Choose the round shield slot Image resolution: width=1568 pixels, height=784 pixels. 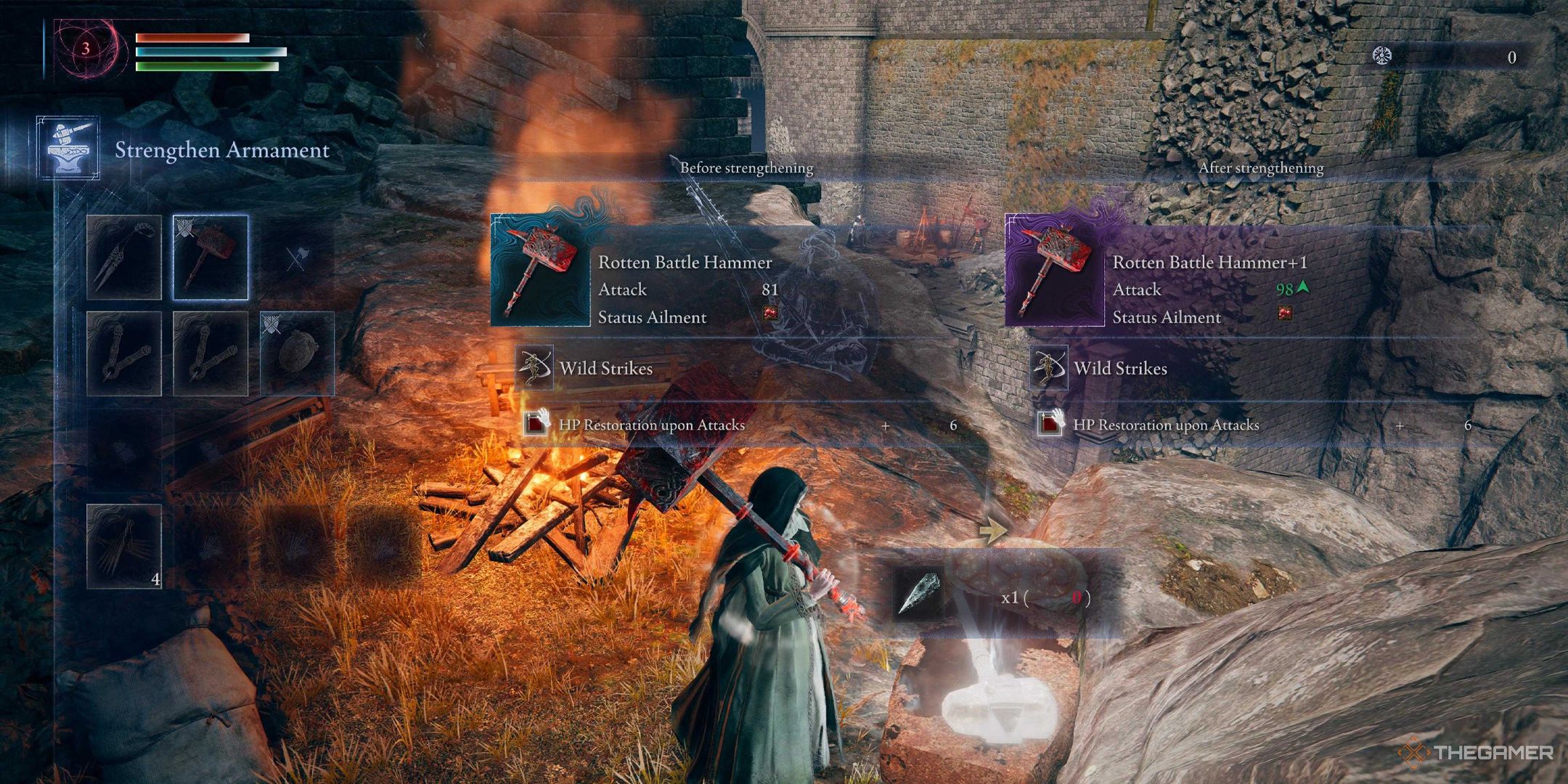[x=297, y=354]
